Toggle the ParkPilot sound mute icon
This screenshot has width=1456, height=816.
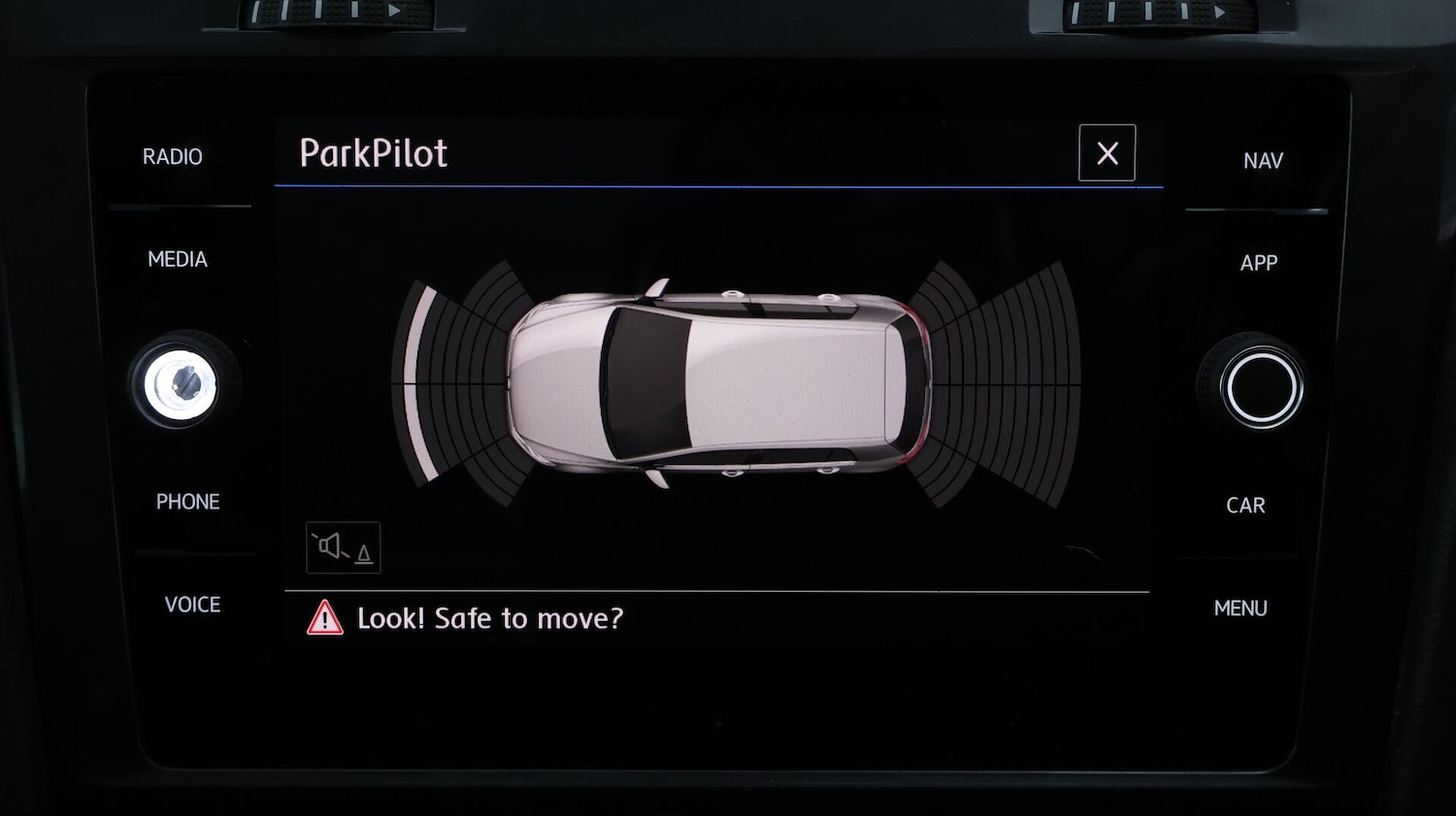pyautogui.click(x=344, y=548)
